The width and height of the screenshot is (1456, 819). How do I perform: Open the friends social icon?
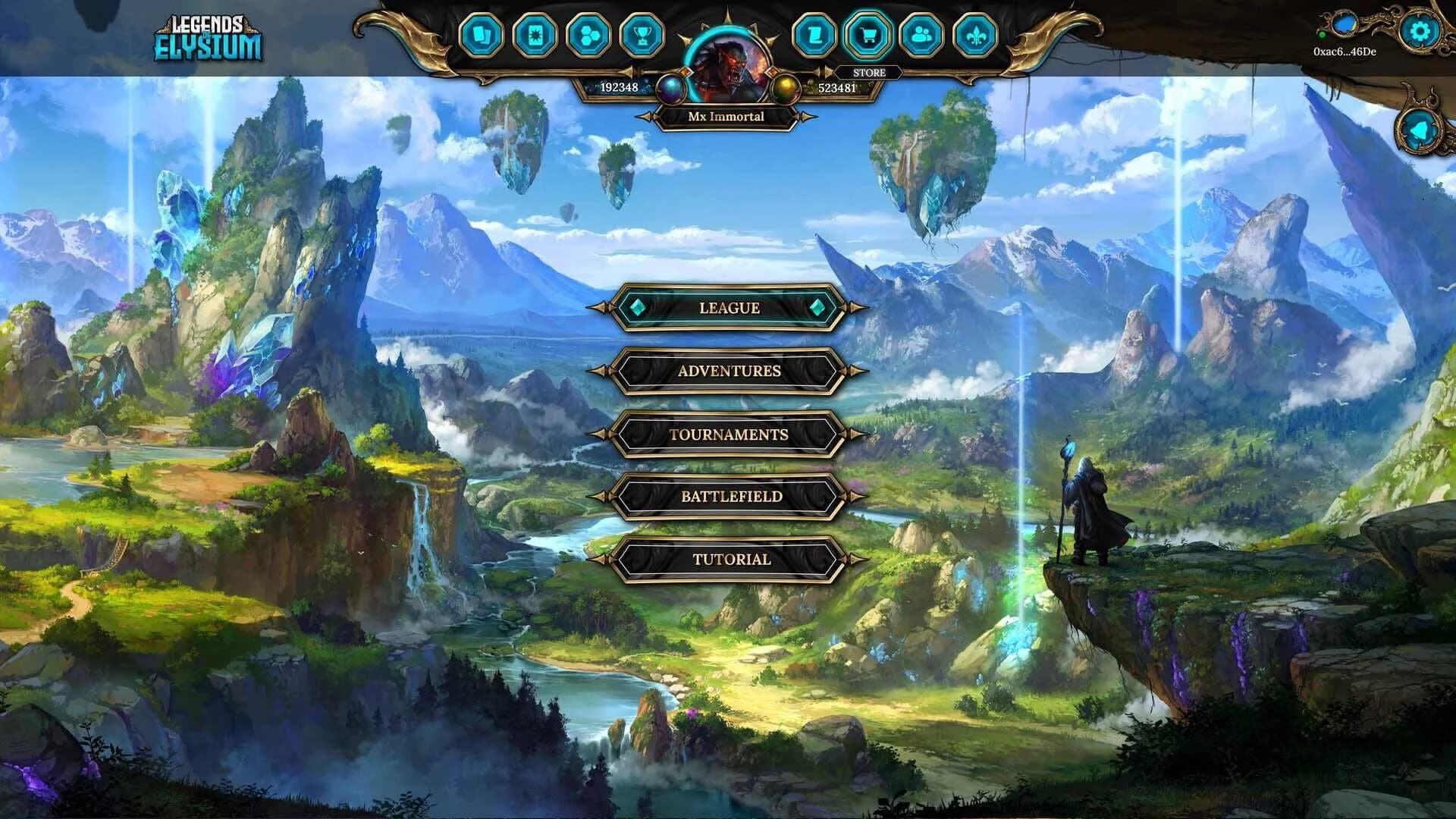(x=924, y=33)
